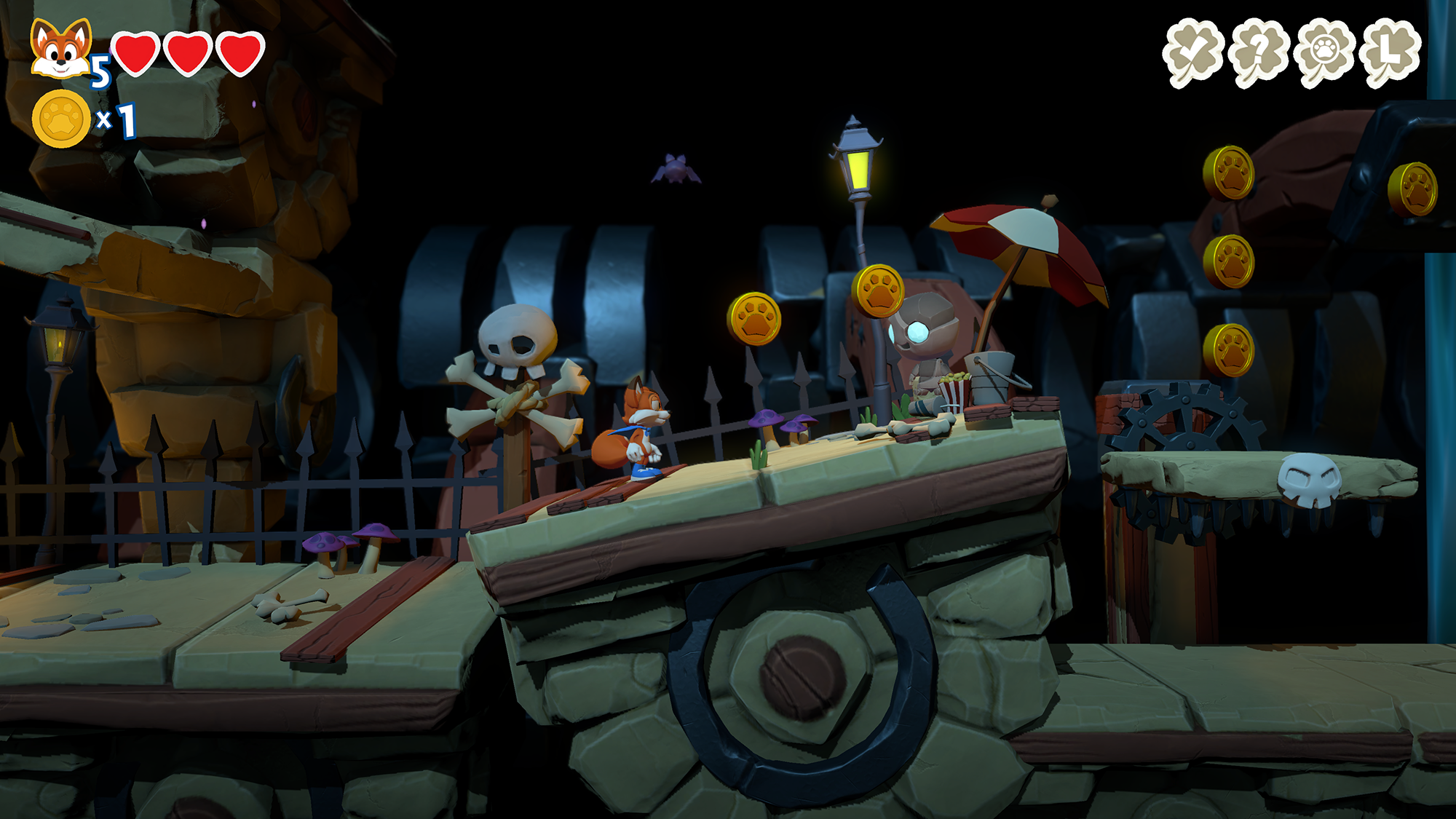This screenshot has width=1456, height=819.
Task: Select the question mark clover icon
Action: point(1259,52)
